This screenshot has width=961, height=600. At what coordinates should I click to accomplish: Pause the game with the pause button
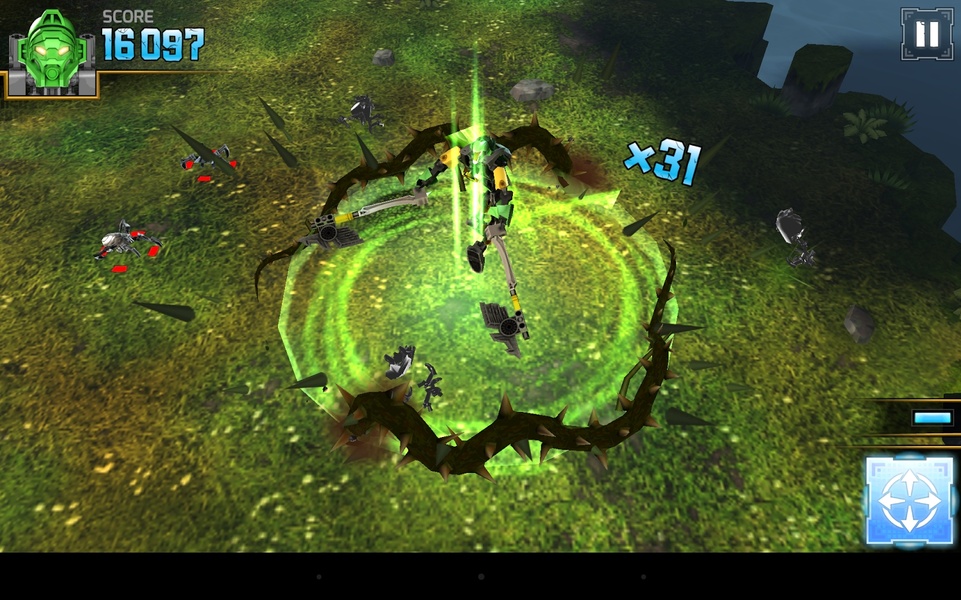click(x=926, y=34)
